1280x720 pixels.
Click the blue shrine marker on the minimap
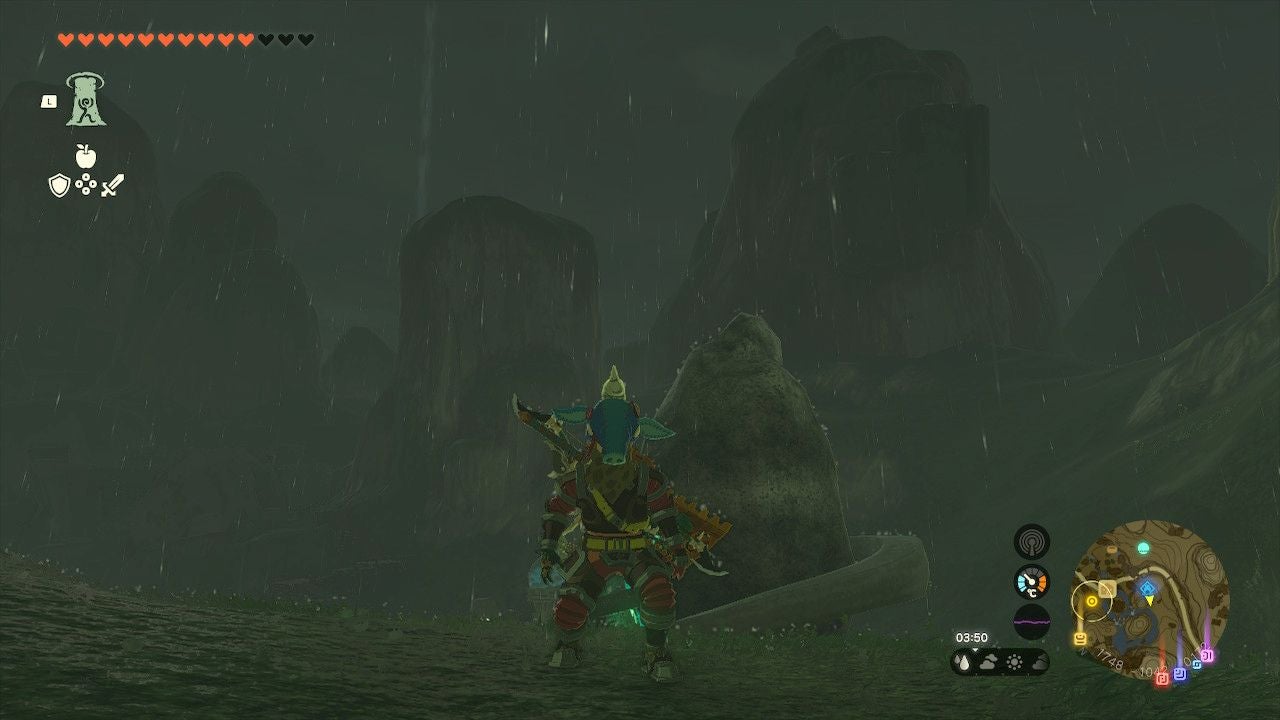pos(1147,587)
